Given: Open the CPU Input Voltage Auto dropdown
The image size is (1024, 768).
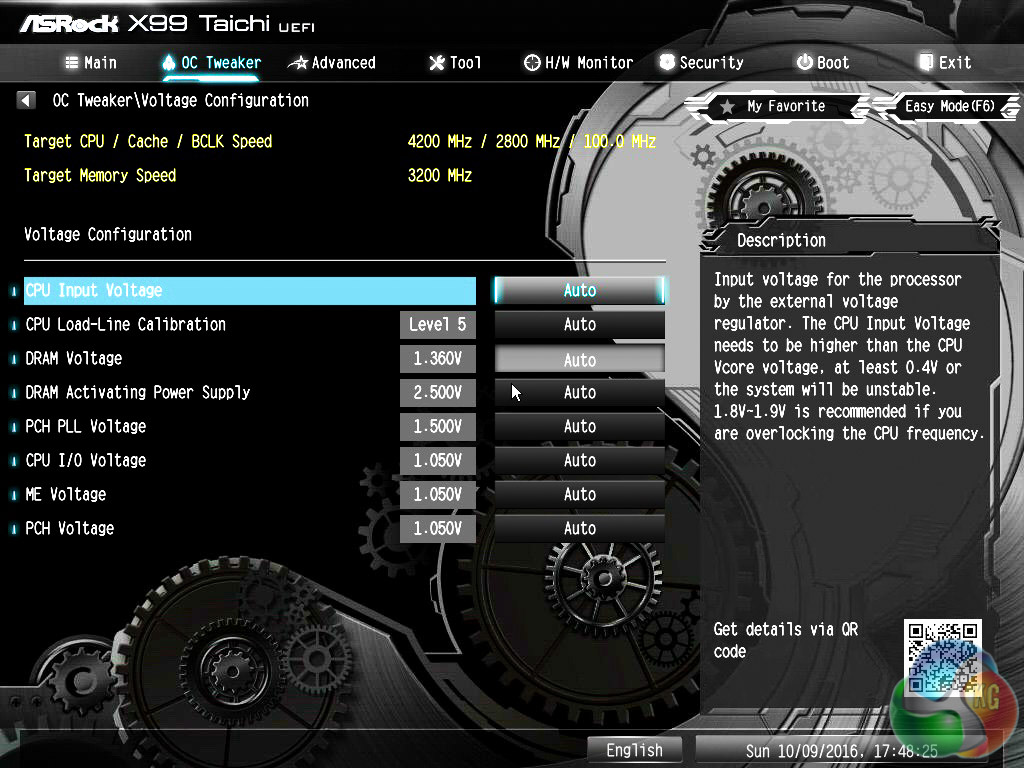Looking at the screenshot, I should [x=579, y=290].
